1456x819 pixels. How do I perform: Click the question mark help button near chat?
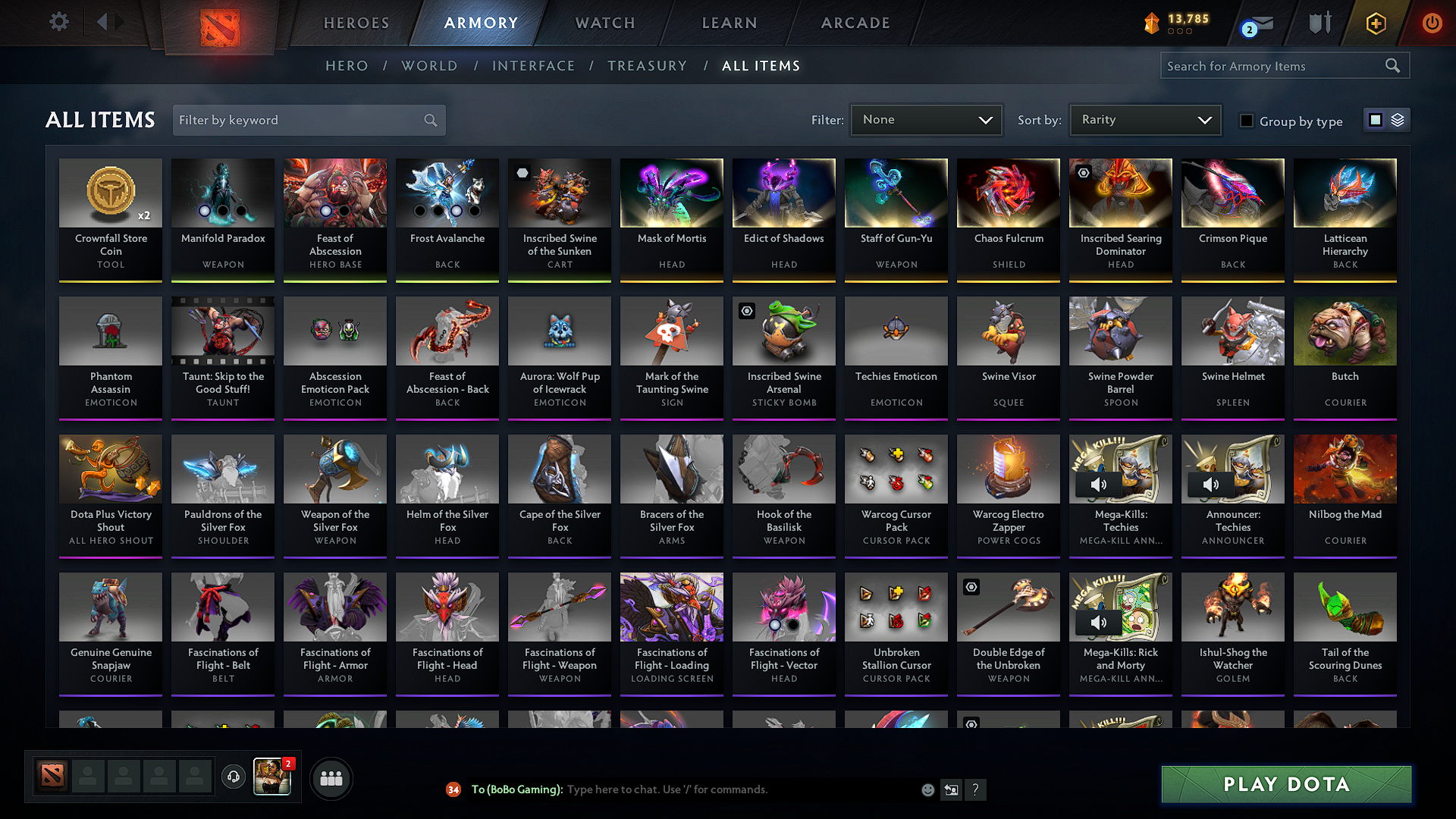[x=976, y=789]
